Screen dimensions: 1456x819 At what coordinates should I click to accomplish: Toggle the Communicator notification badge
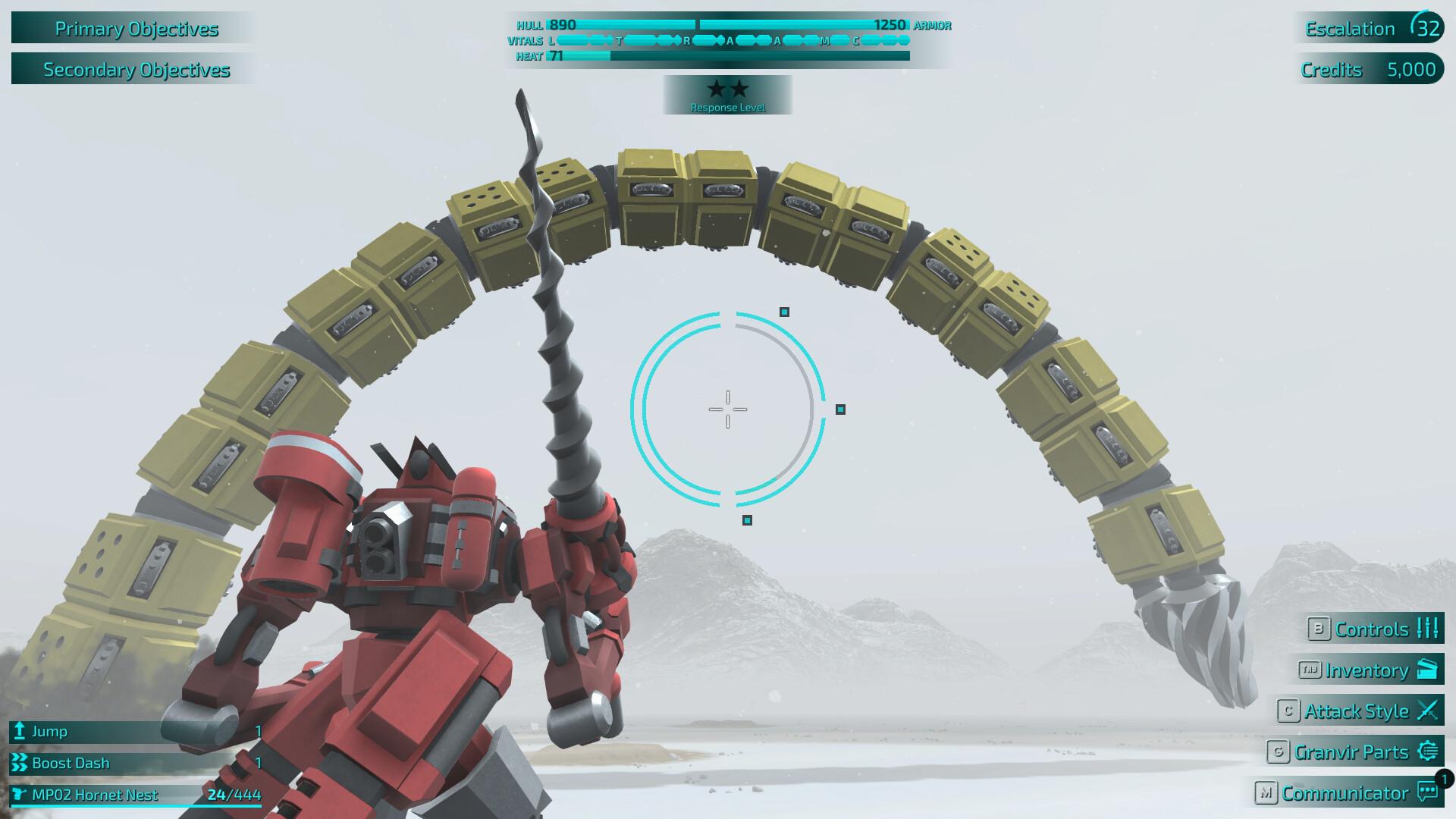tap(1443, 777)
